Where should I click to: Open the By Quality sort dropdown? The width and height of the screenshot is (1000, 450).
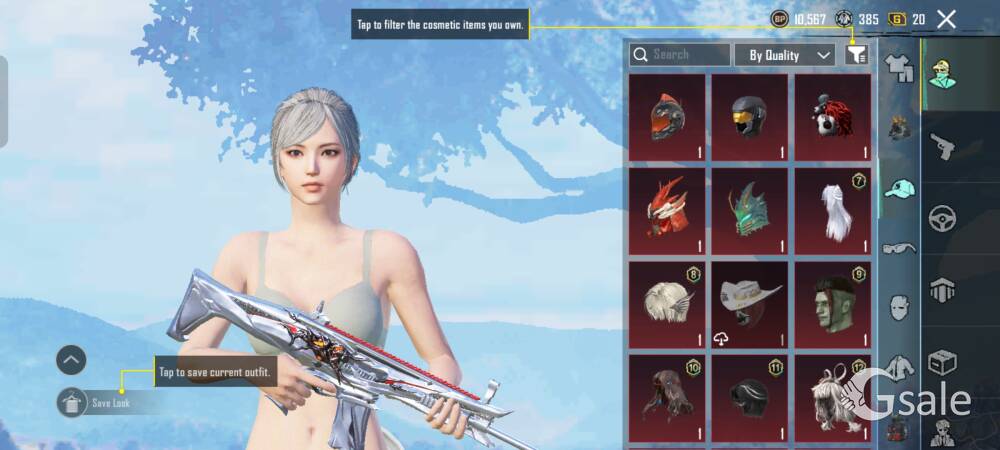coord(784,55)
